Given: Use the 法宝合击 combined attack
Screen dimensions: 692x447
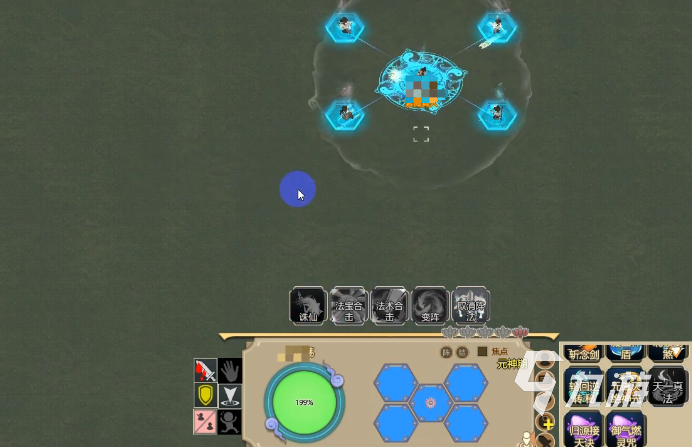Looking at the screenshot, I should tap(349, 306).
